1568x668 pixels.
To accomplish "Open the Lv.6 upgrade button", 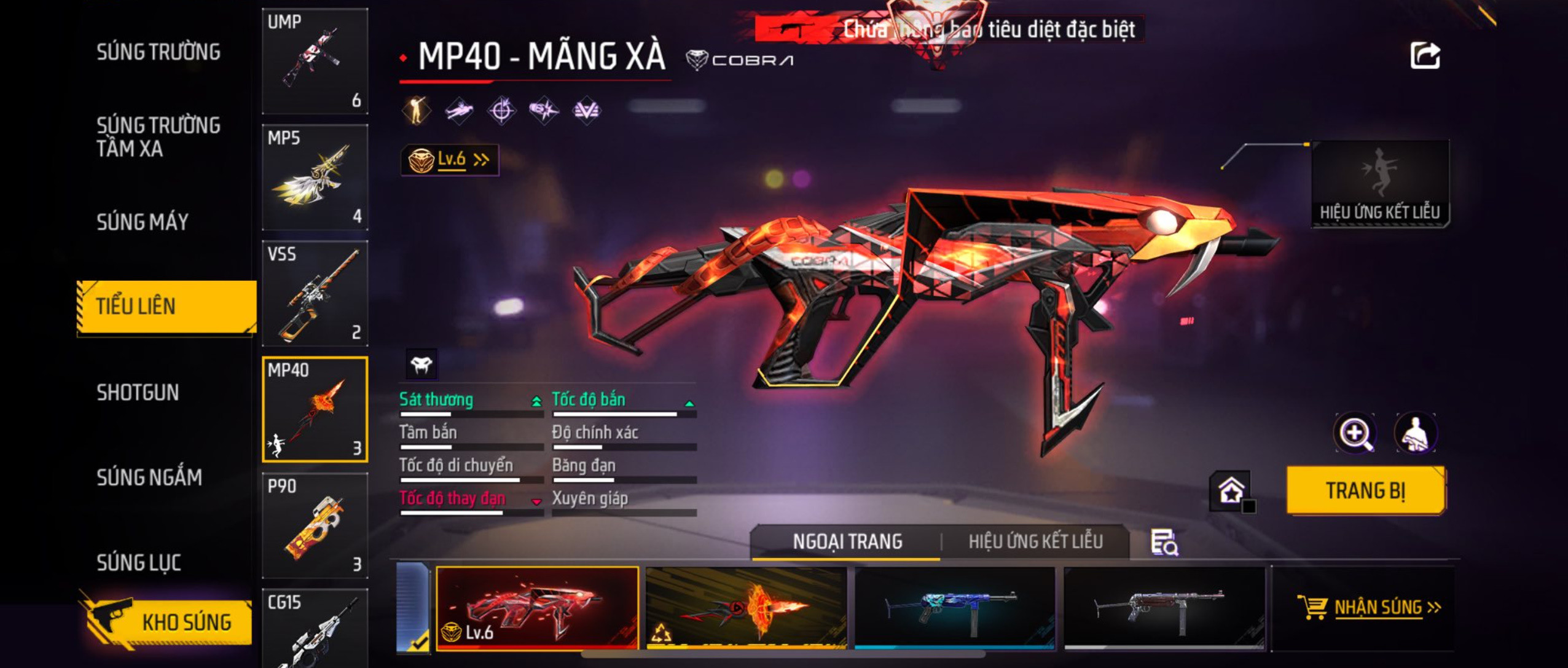I will (x=450, y=160).
